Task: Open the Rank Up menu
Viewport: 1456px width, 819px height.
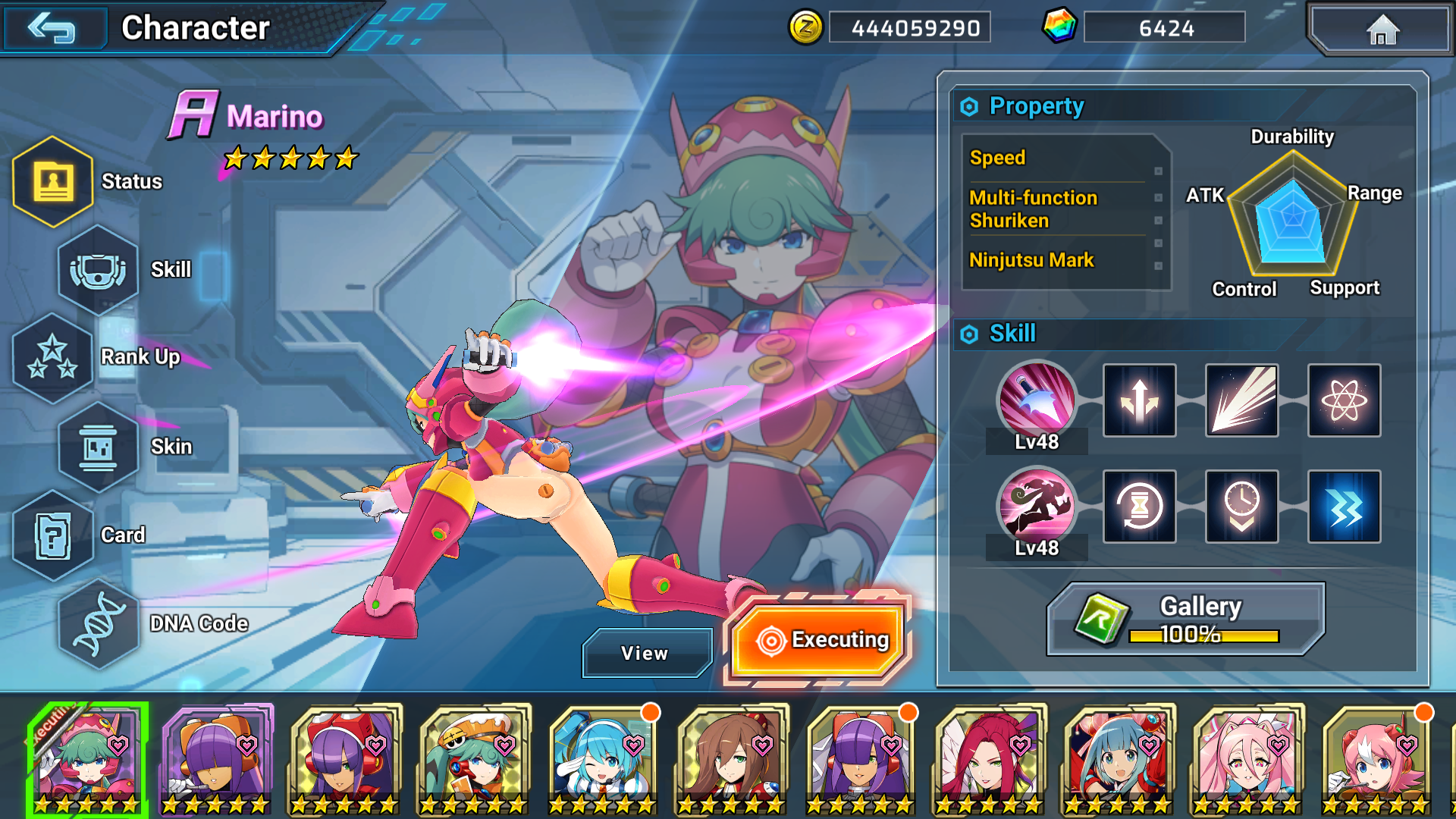Action: tap(53, 357)
